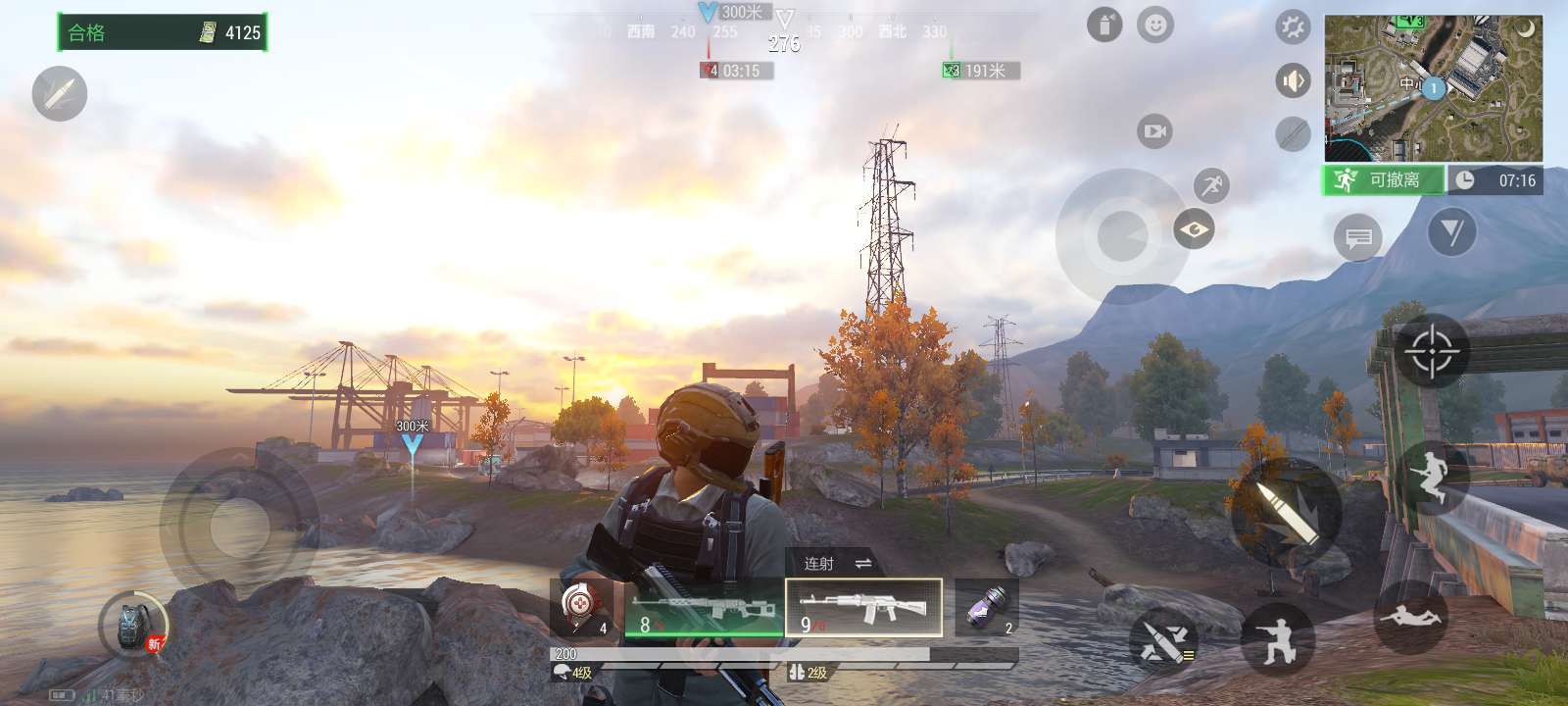Screen dimensions: 1568x706
Task: Tap the minimap to expand it
Action: (x=1433, y=87)
